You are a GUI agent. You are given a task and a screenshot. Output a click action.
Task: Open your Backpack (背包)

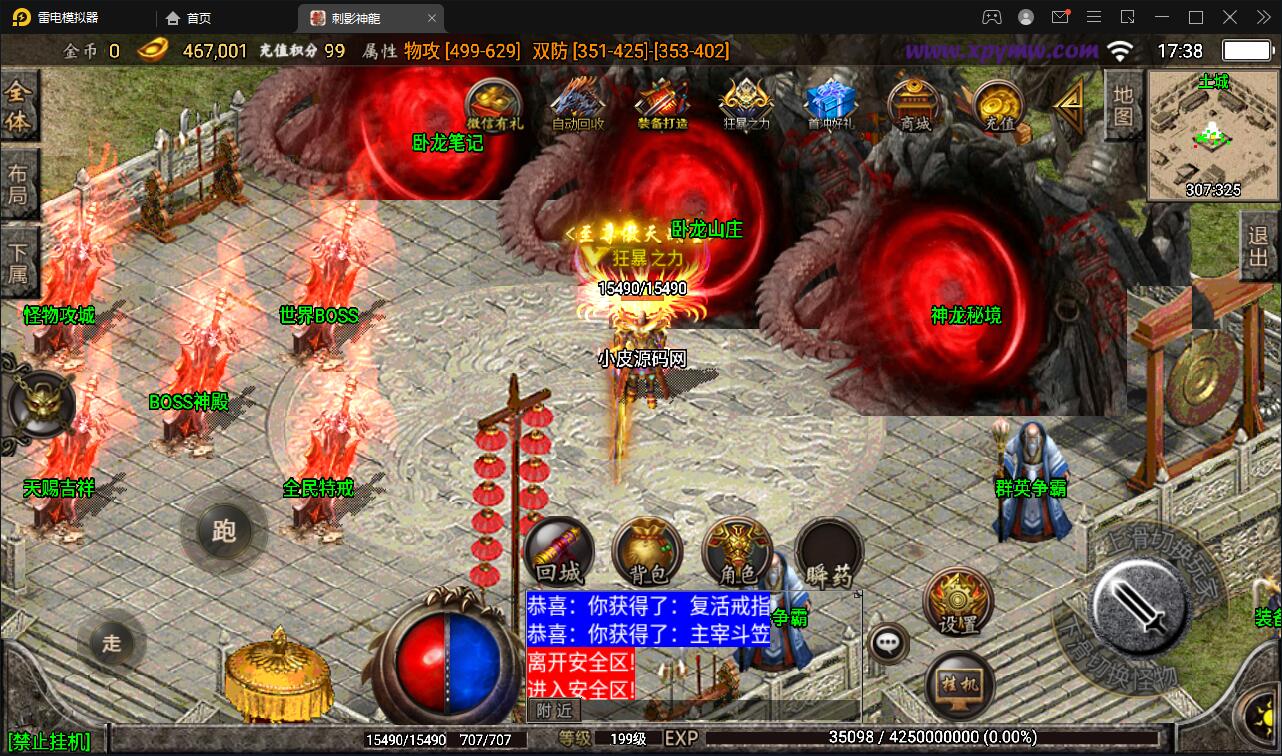click(x=646, y=552)
